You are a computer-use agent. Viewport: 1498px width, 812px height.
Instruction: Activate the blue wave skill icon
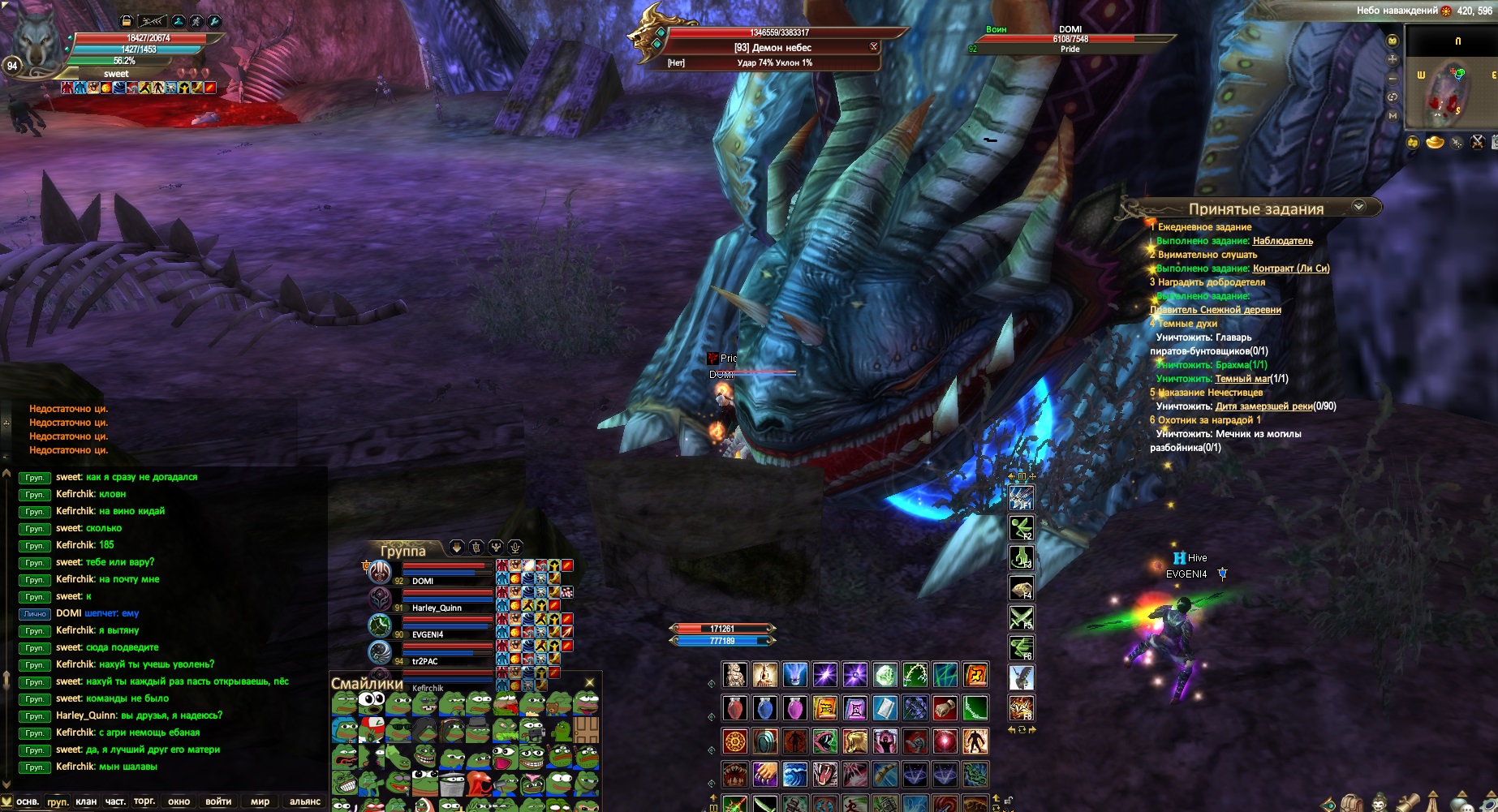pyautogui.click(x=795, y=775)
